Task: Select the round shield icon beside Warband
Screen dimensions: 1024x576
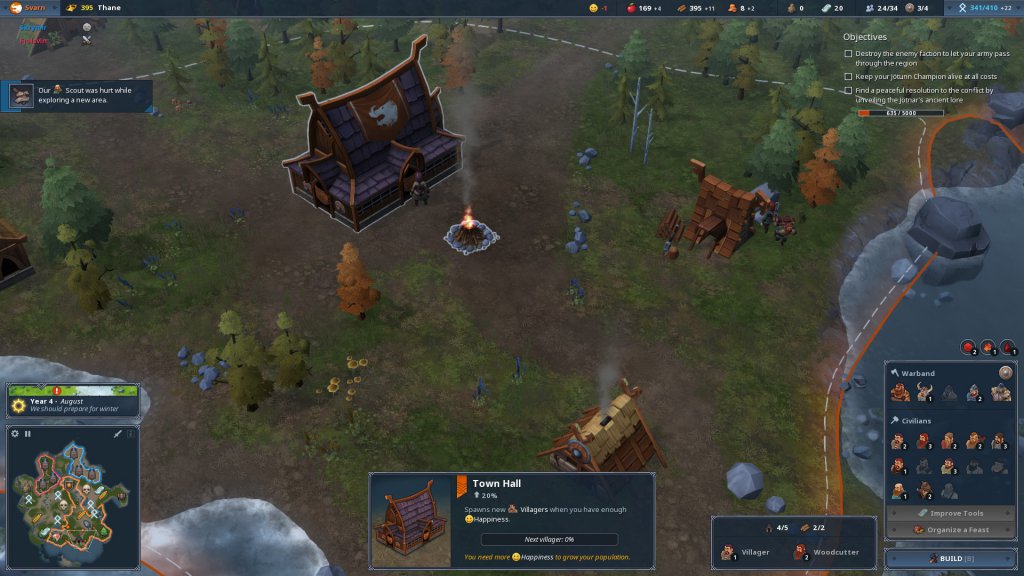Action: click(1005, 372)
